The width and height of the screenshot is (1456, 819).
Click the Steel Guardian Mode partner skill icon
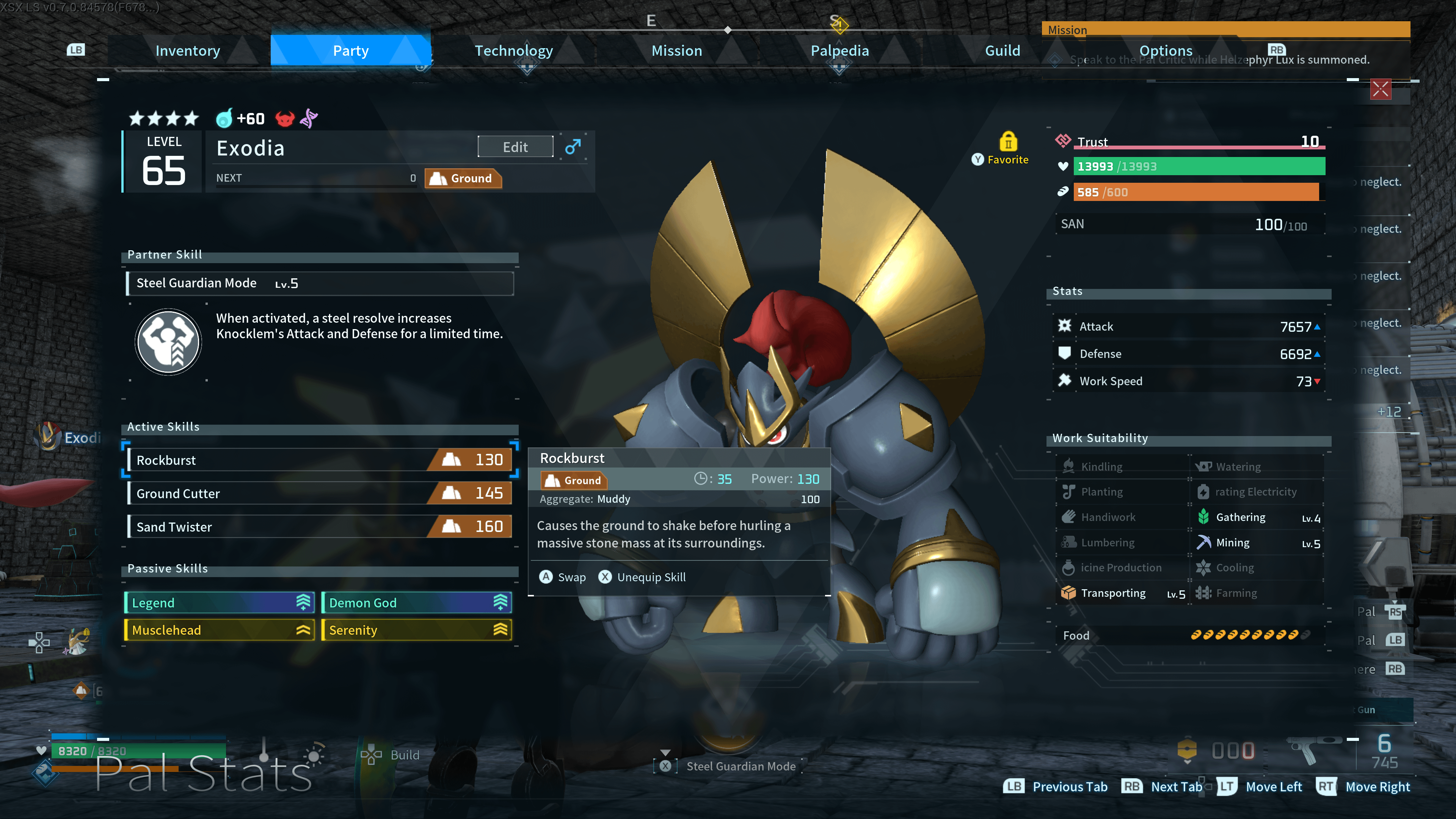coord(168,341)
